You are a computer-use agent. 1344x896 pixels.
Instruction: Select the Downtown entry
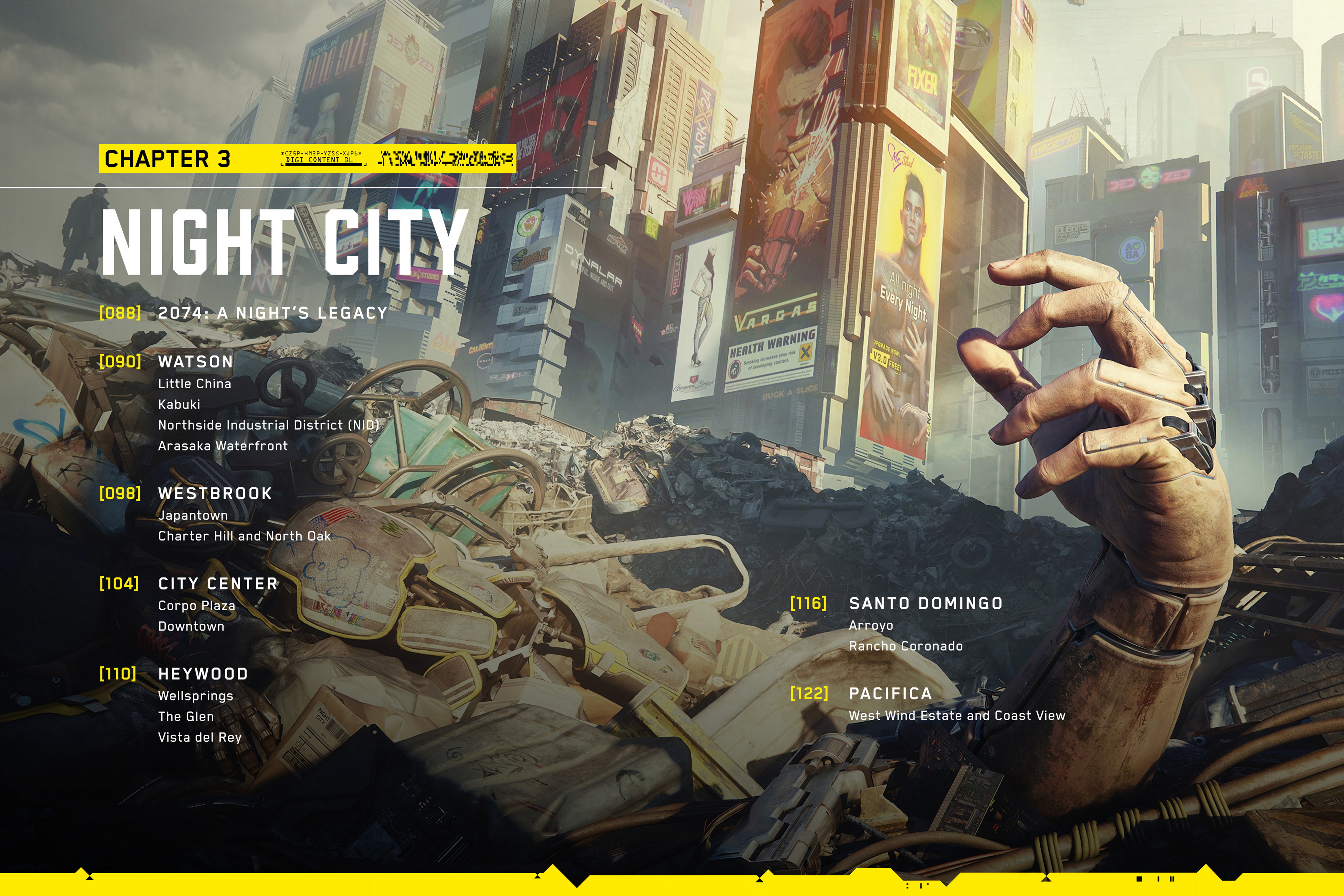pos(191,626)
